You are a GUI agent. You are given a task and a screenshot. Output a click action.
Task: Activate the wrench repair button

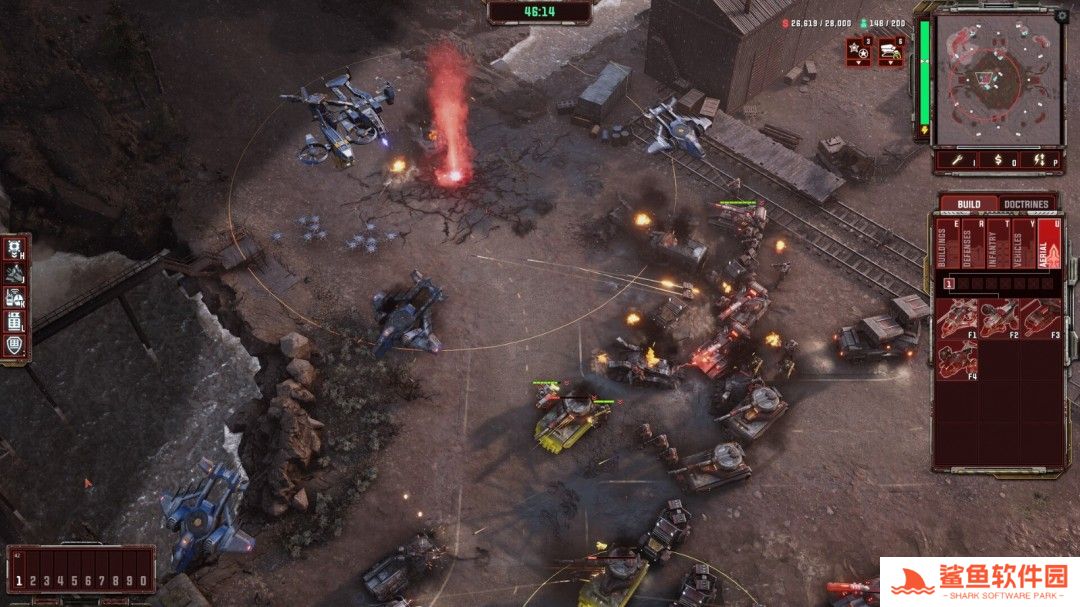pyautogui.click(x=957, y=159)
